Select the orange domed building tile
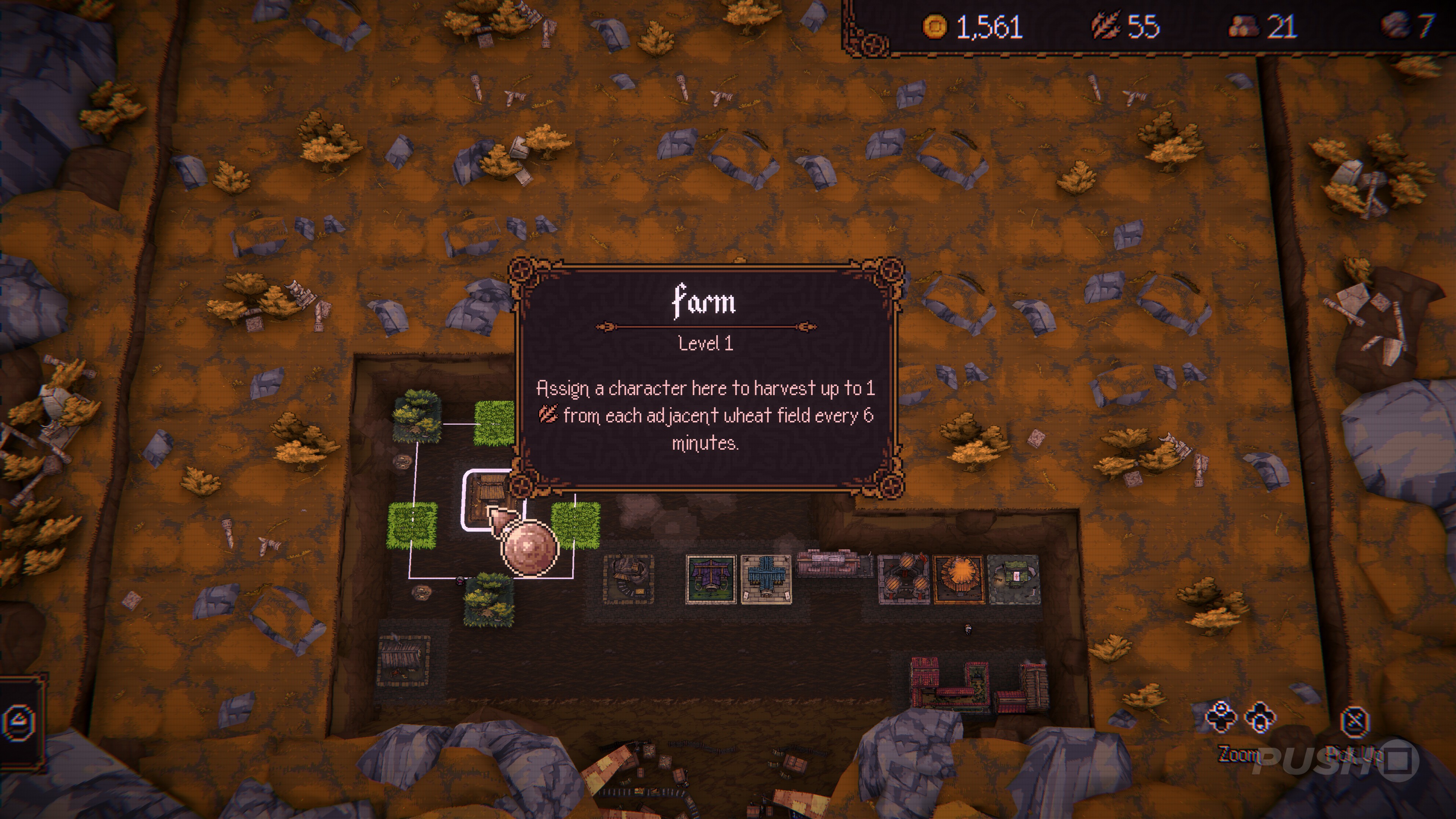Image resolution: width=1456 pixels, height=819 pixels. click(x=958, y=578)
